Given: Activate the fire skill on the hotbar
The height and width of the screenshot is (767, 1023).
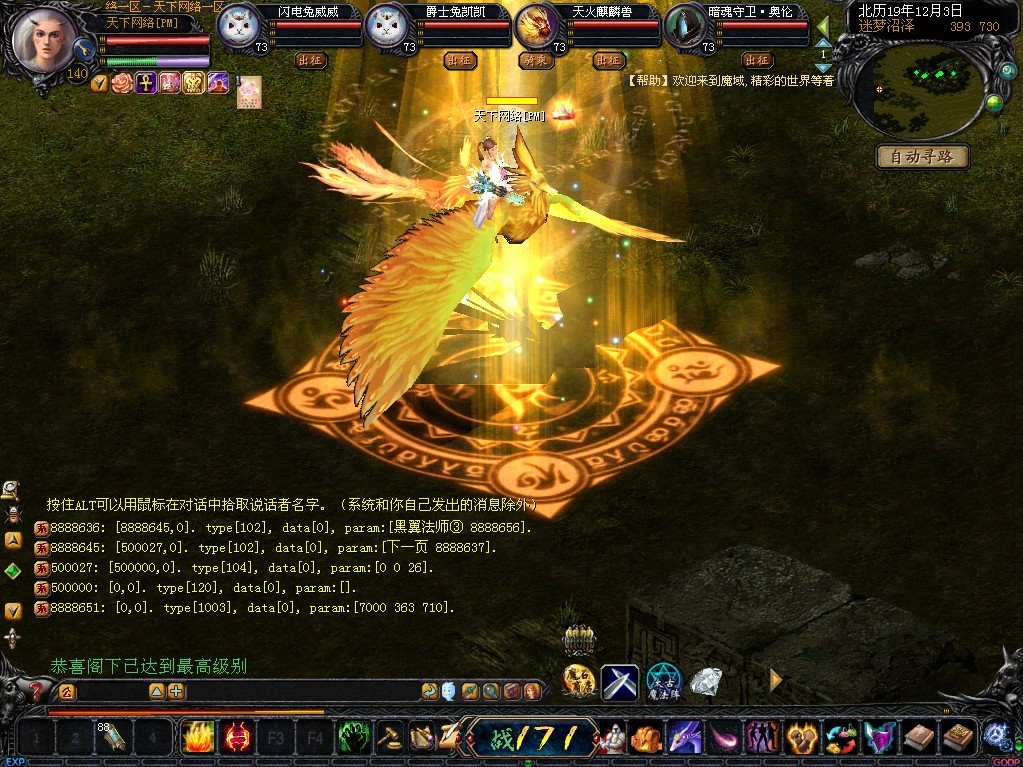Looking at the screenshot, I should tap(197, 738).
